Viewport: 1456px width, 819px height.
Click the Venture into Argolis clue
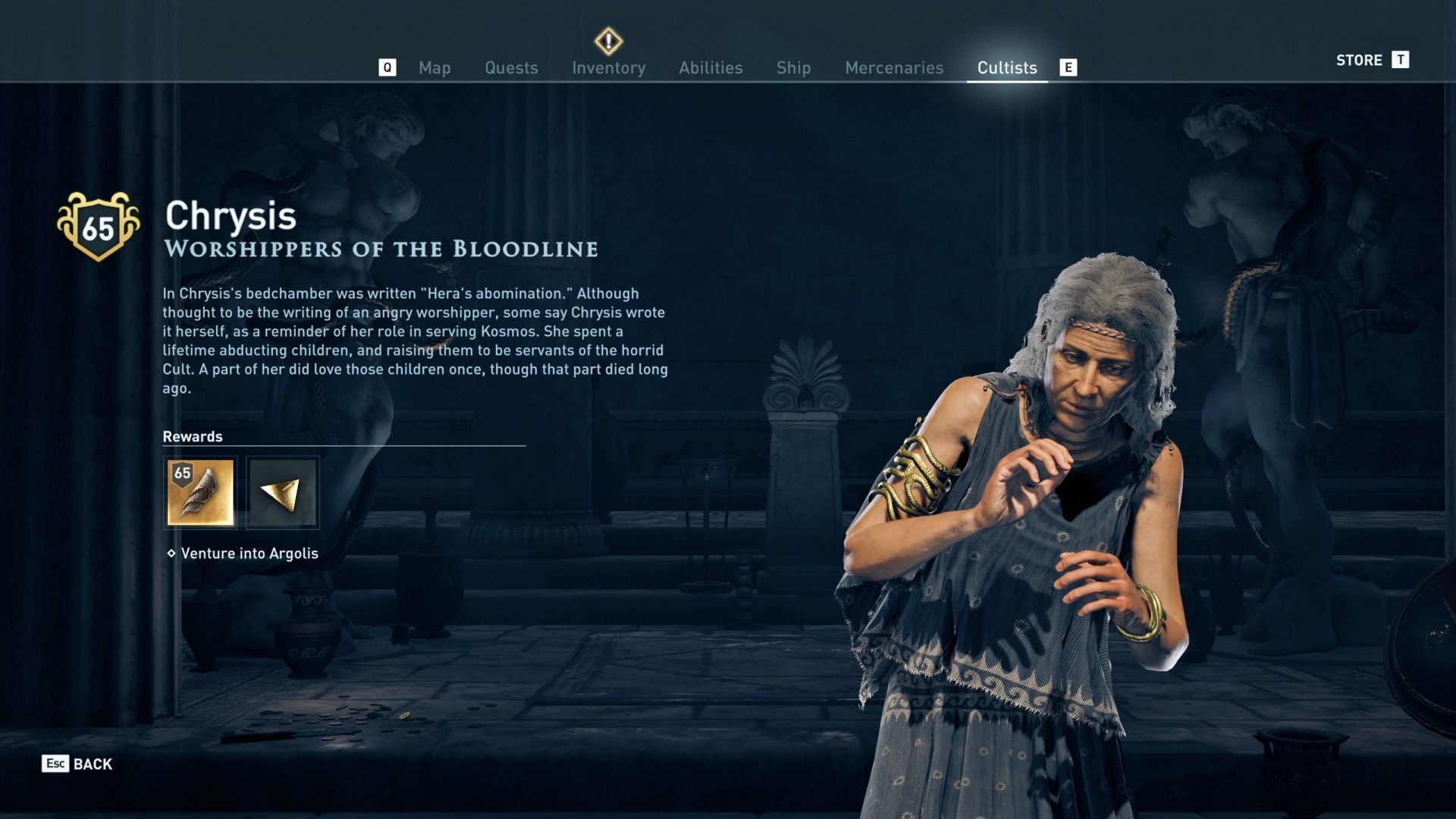249,554
